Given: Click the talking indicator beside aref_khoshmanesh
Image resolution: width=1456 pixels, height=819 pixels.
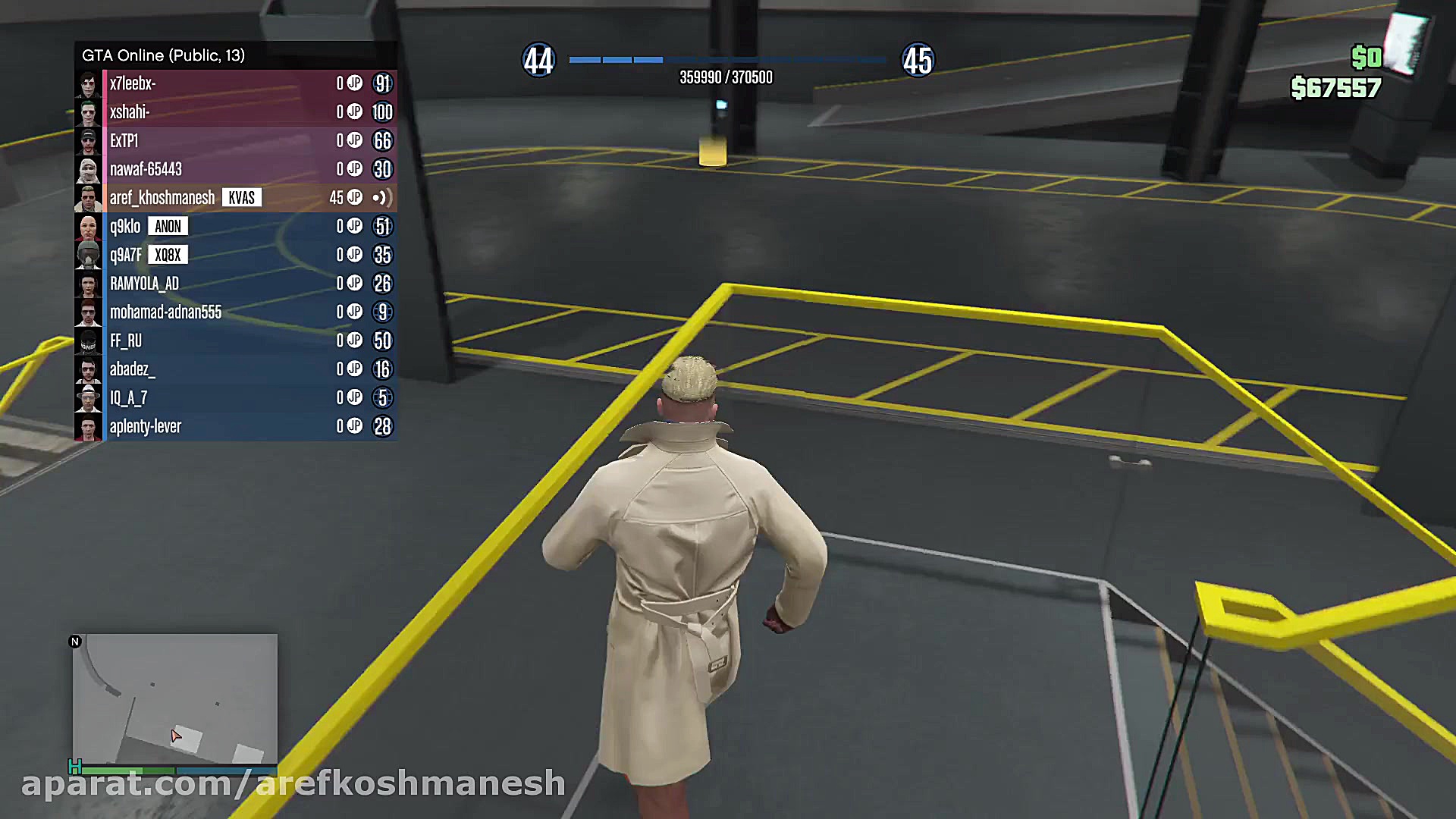Looking at the screenshot, I should [x=385, y=198].
